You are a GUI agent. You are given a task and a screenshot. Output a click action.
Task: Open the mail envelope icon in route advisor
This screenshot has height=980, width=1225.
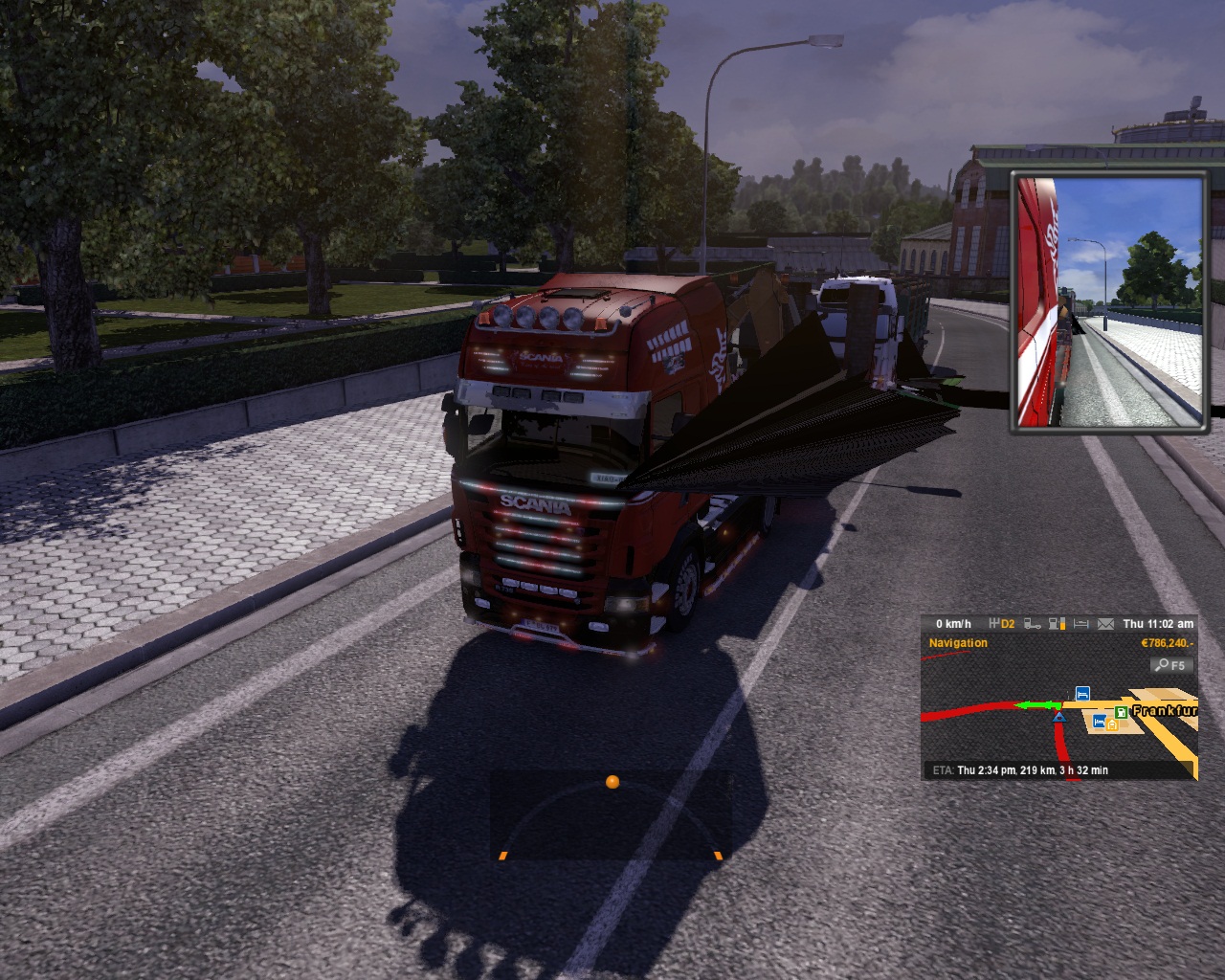point(1105,624)
